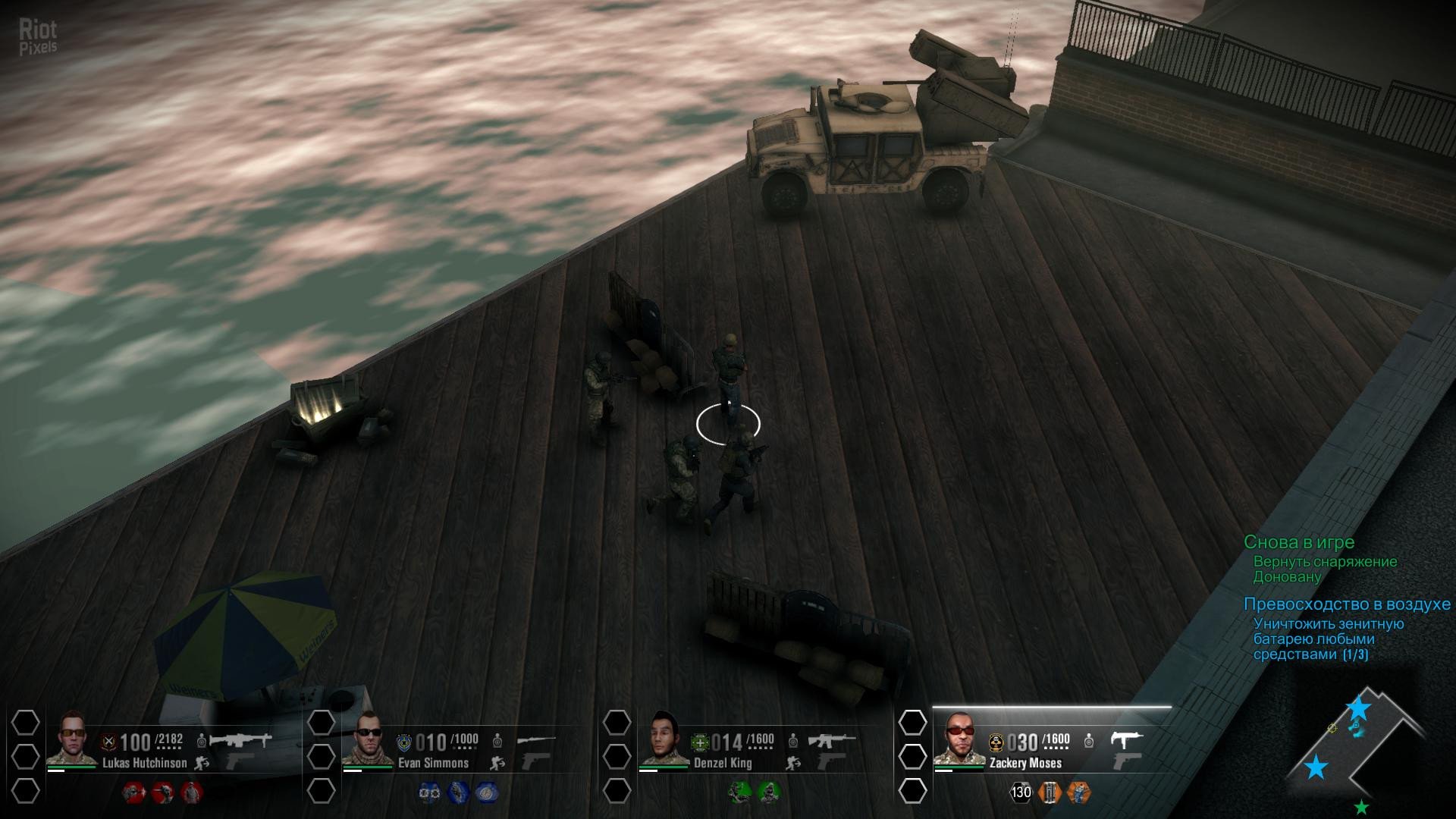The width and height of the screenshot is (1456, 819).
Task: Click the upper blue star on minimap
Action: [x=1358, y=709]
